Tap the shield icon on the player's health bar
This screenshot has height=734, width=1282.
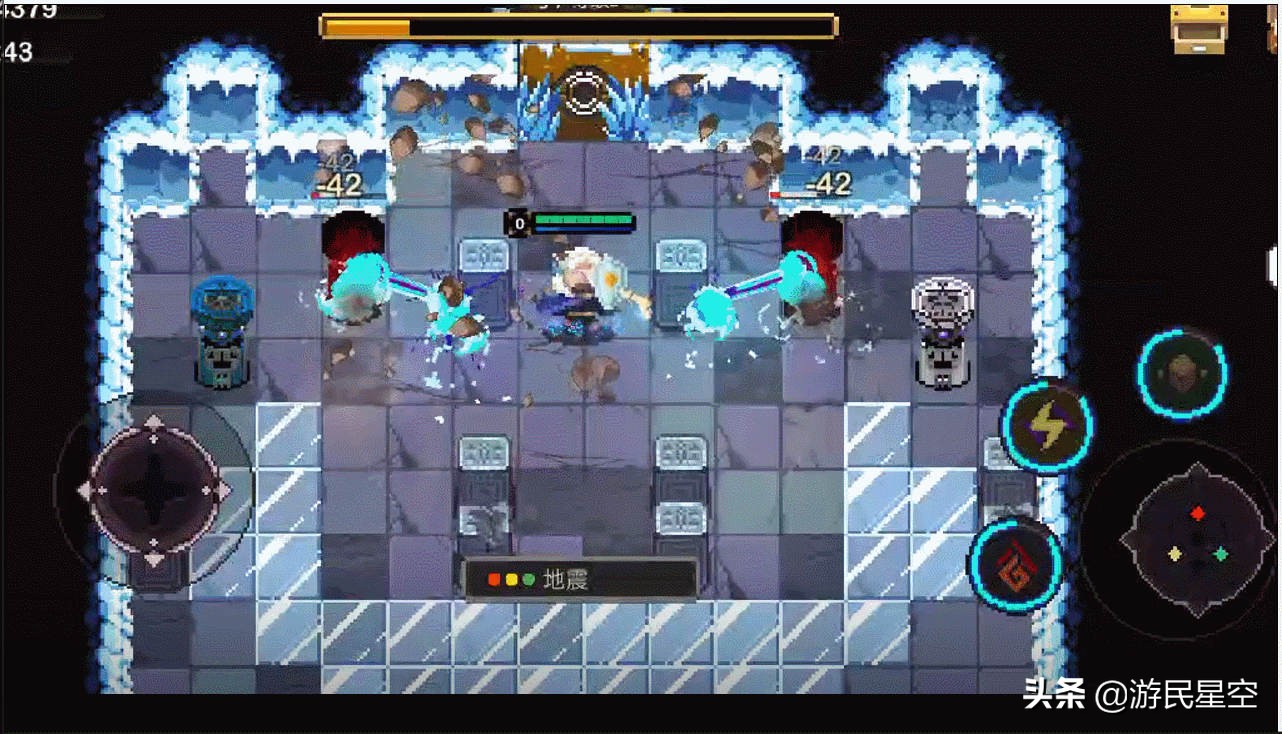coord(518,222)
